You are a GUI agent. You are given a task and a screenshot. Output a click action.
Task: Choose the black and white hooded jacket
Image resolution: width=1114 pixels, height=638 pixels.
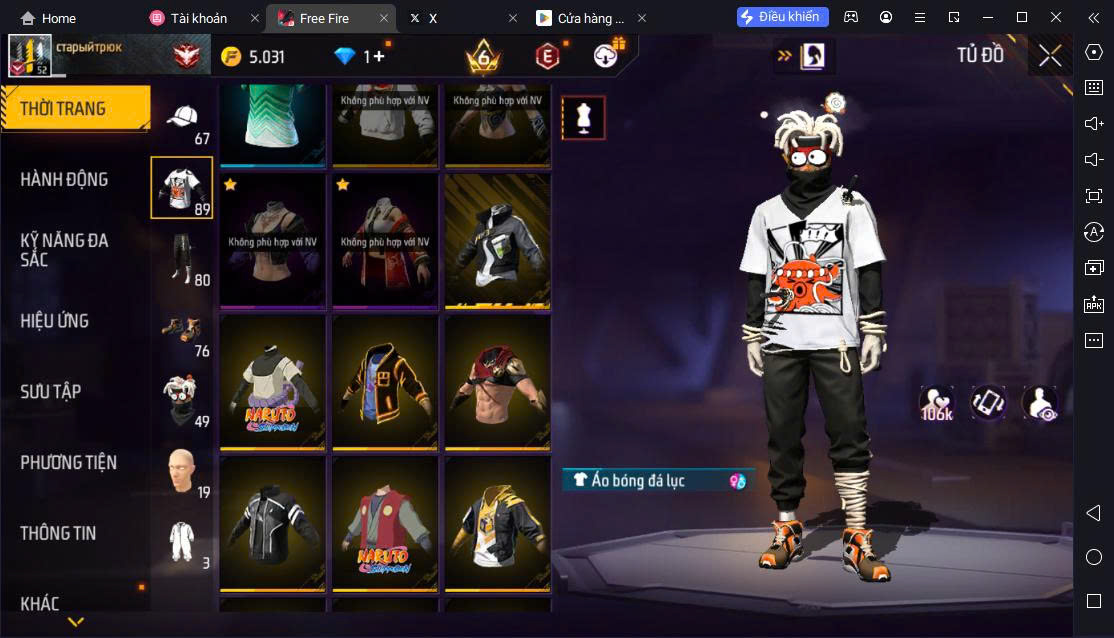click(x=497, y=242)
